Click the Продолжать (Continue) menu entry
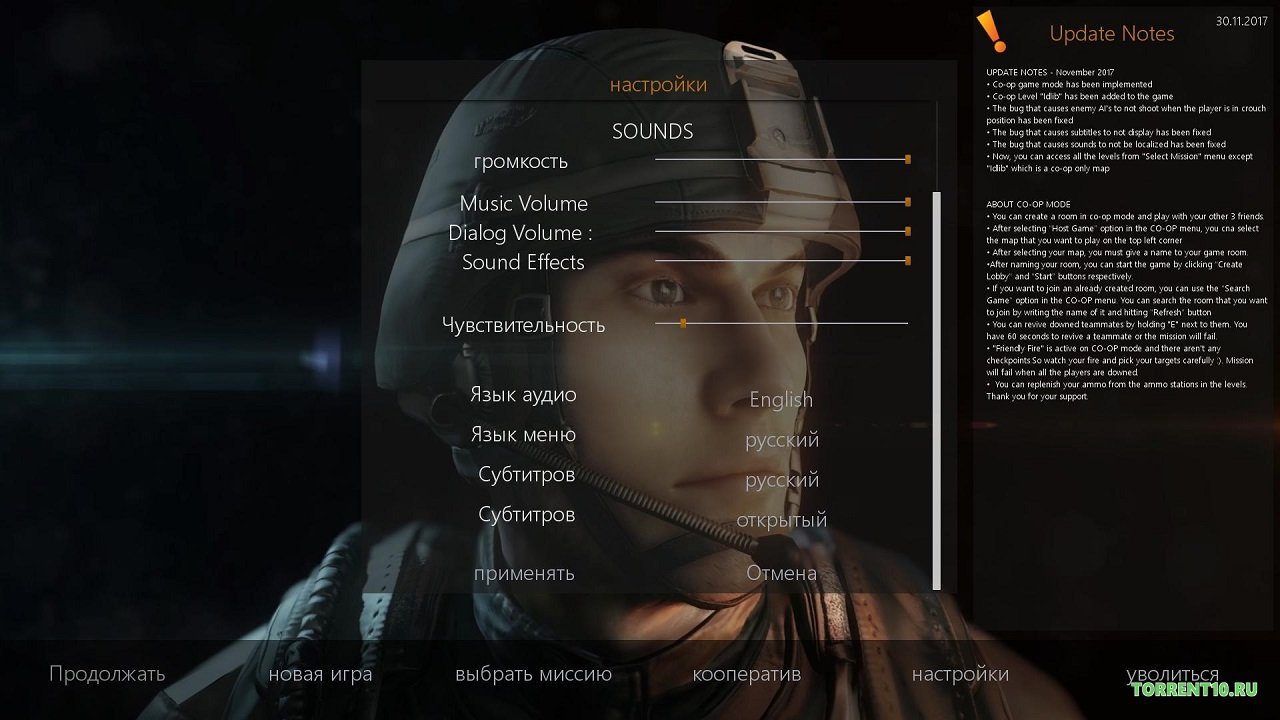Image resolution: width=1280 pixels, height=720 pixels. point(107,674)
